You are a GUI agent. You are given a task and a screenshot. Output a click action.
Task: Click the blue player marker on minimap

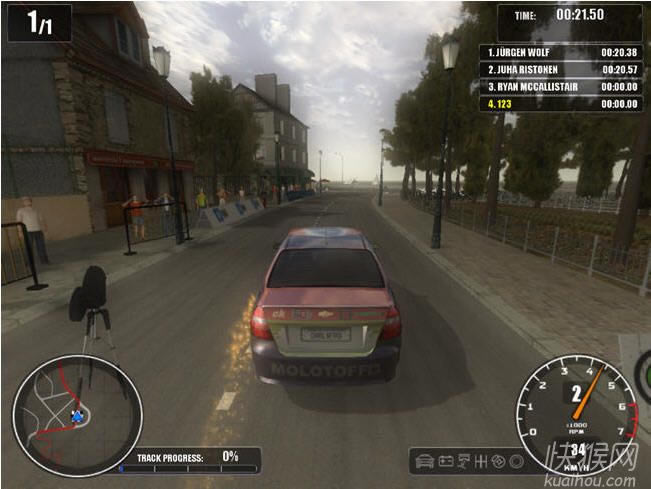point(77,416)
